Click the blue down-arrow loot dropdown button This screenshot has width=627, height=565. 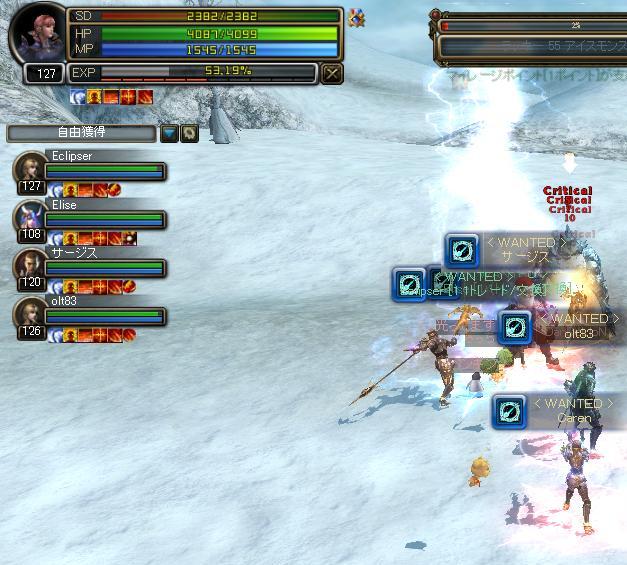click(x=169, y=133)
